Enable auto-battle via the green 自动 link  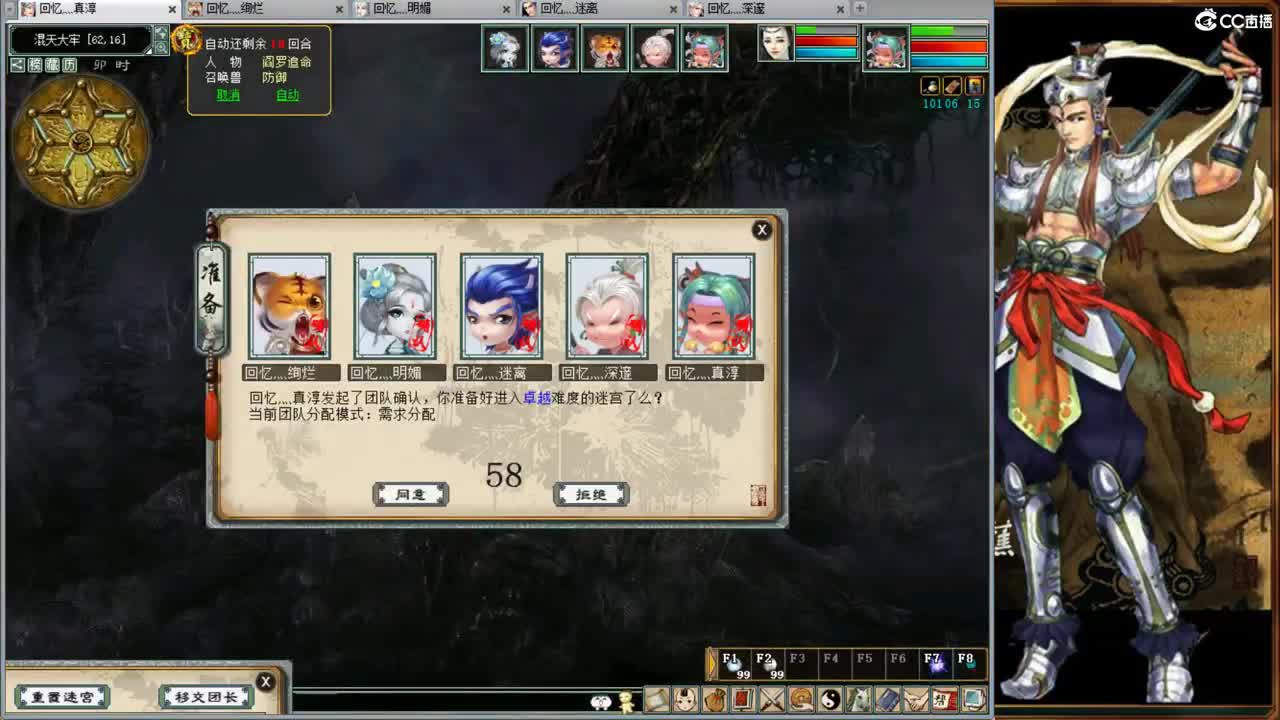click(x=288, y=96)
